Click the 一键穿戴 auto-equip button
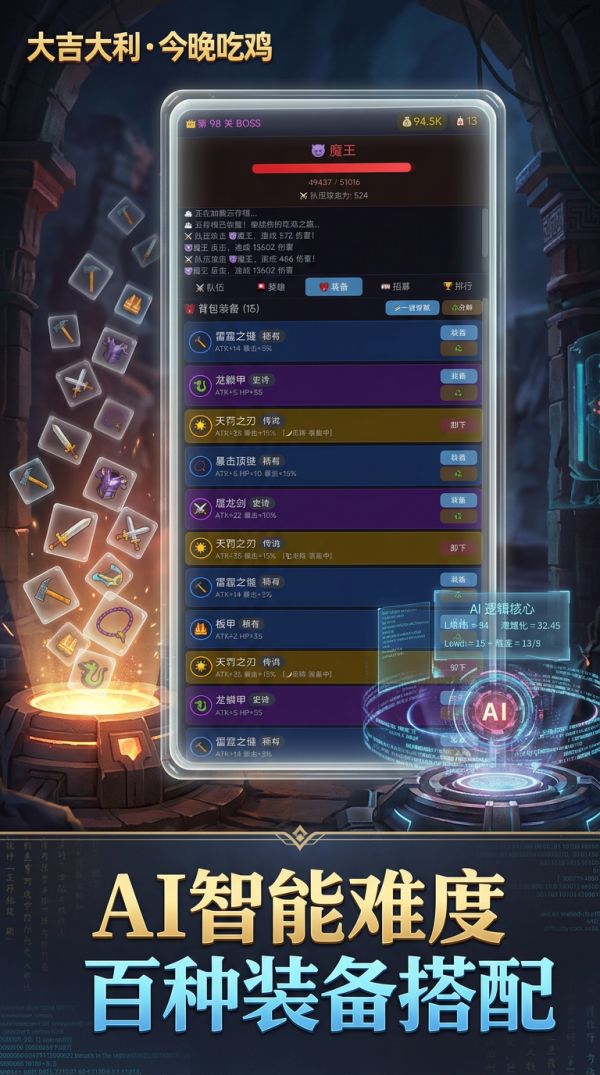Viewport: 600px width, 1075px height. (x=411, y=308)
